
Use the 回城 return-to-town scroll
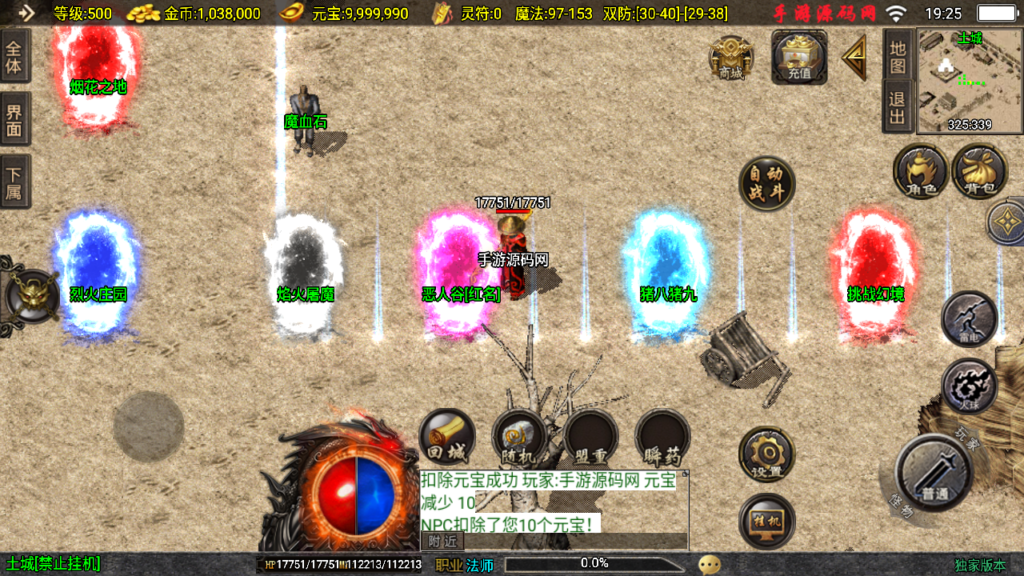coord(447,437)
